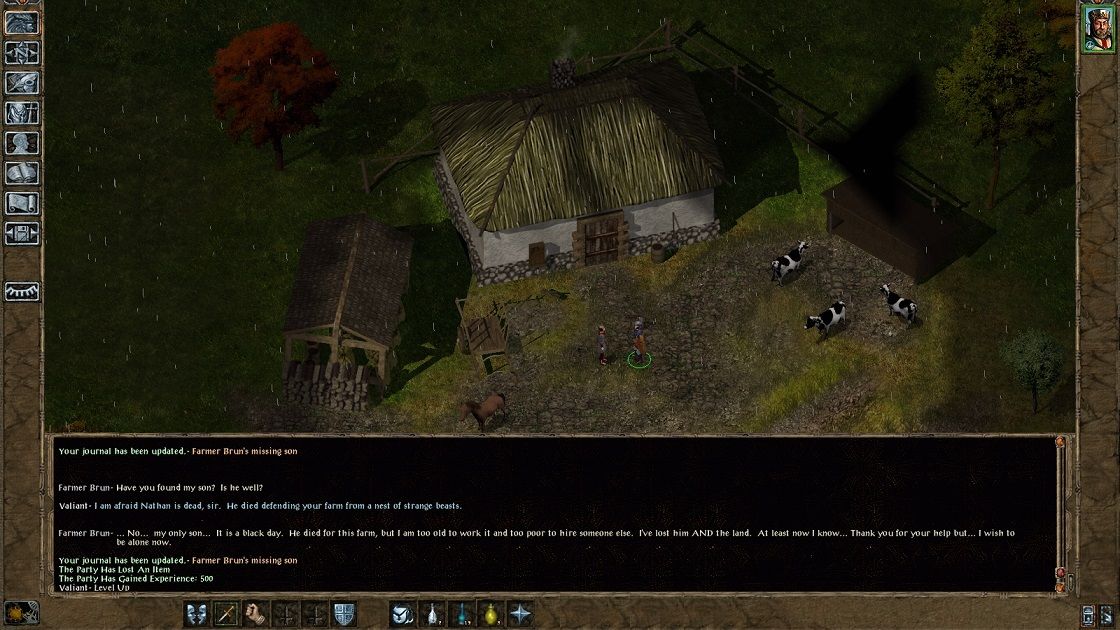
Task: Select Valiant's character portrait
Action: pyautogui.click(x=1097, y=27)
